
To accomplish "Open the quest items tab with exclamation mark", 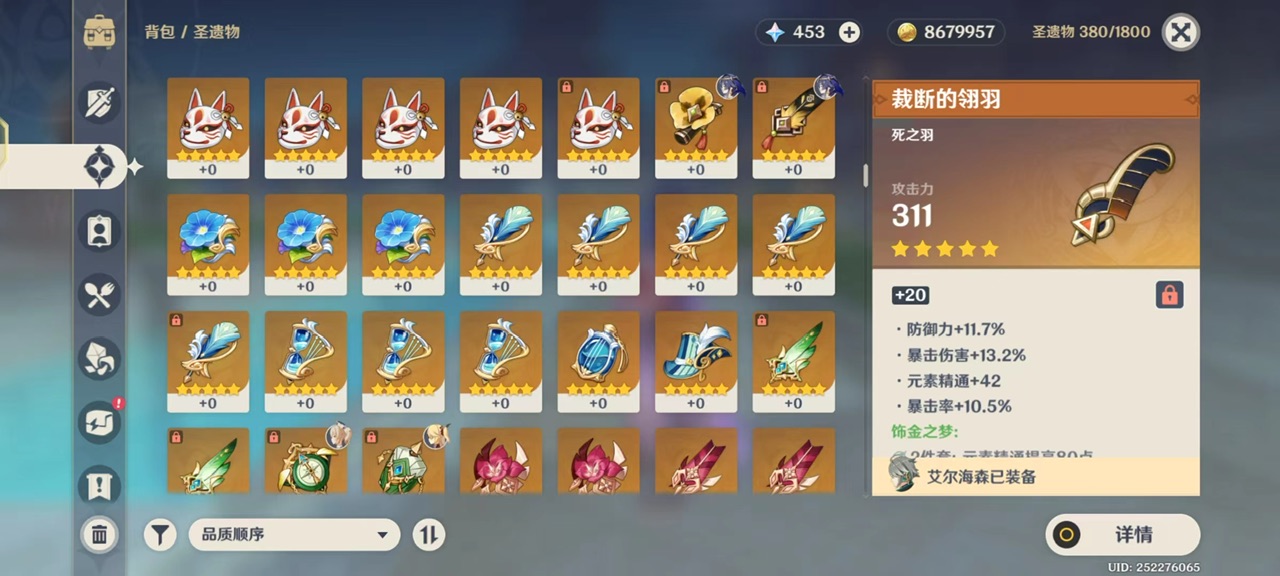I will [99, 486].
